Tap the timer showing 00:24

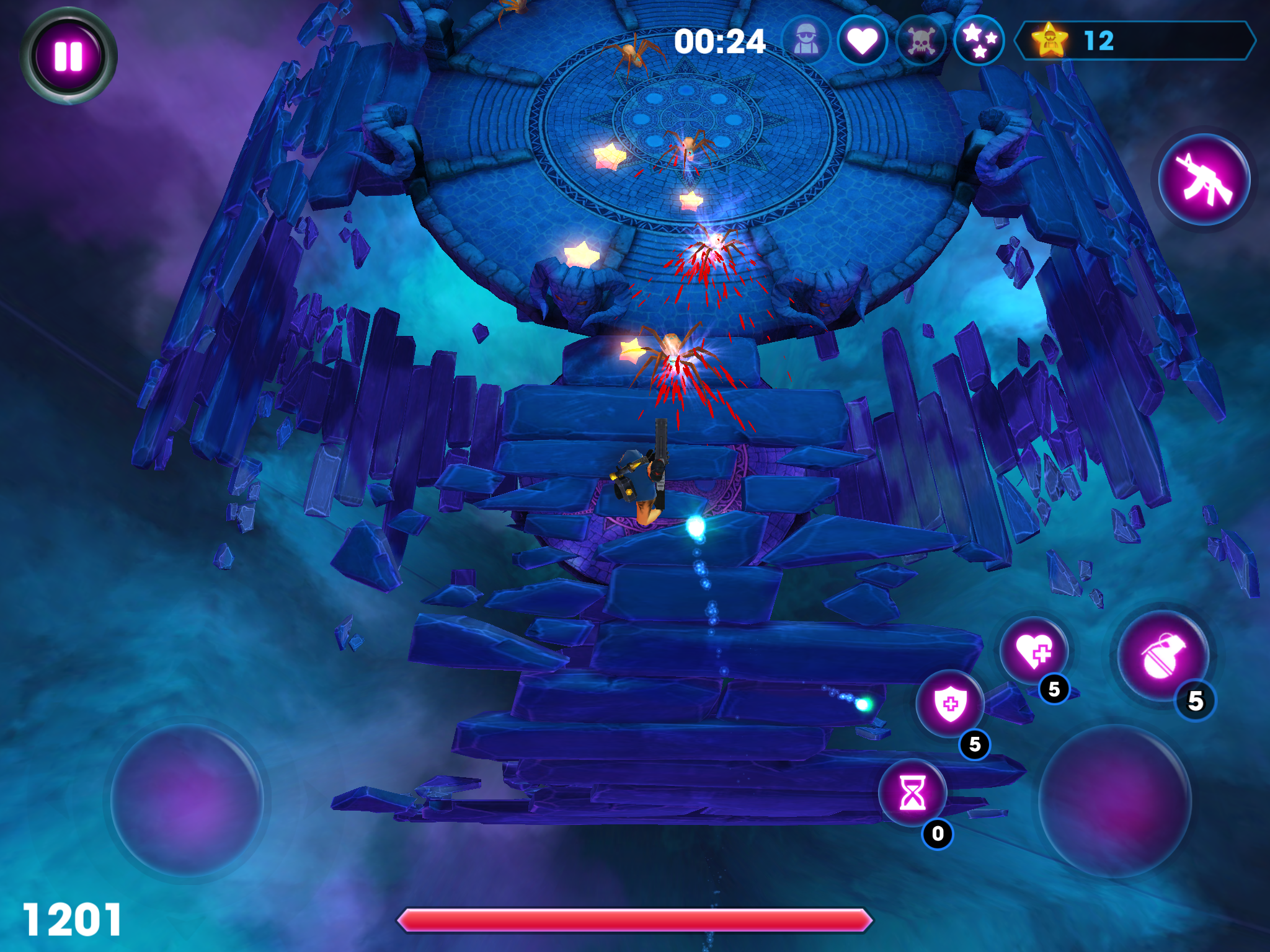719,42
